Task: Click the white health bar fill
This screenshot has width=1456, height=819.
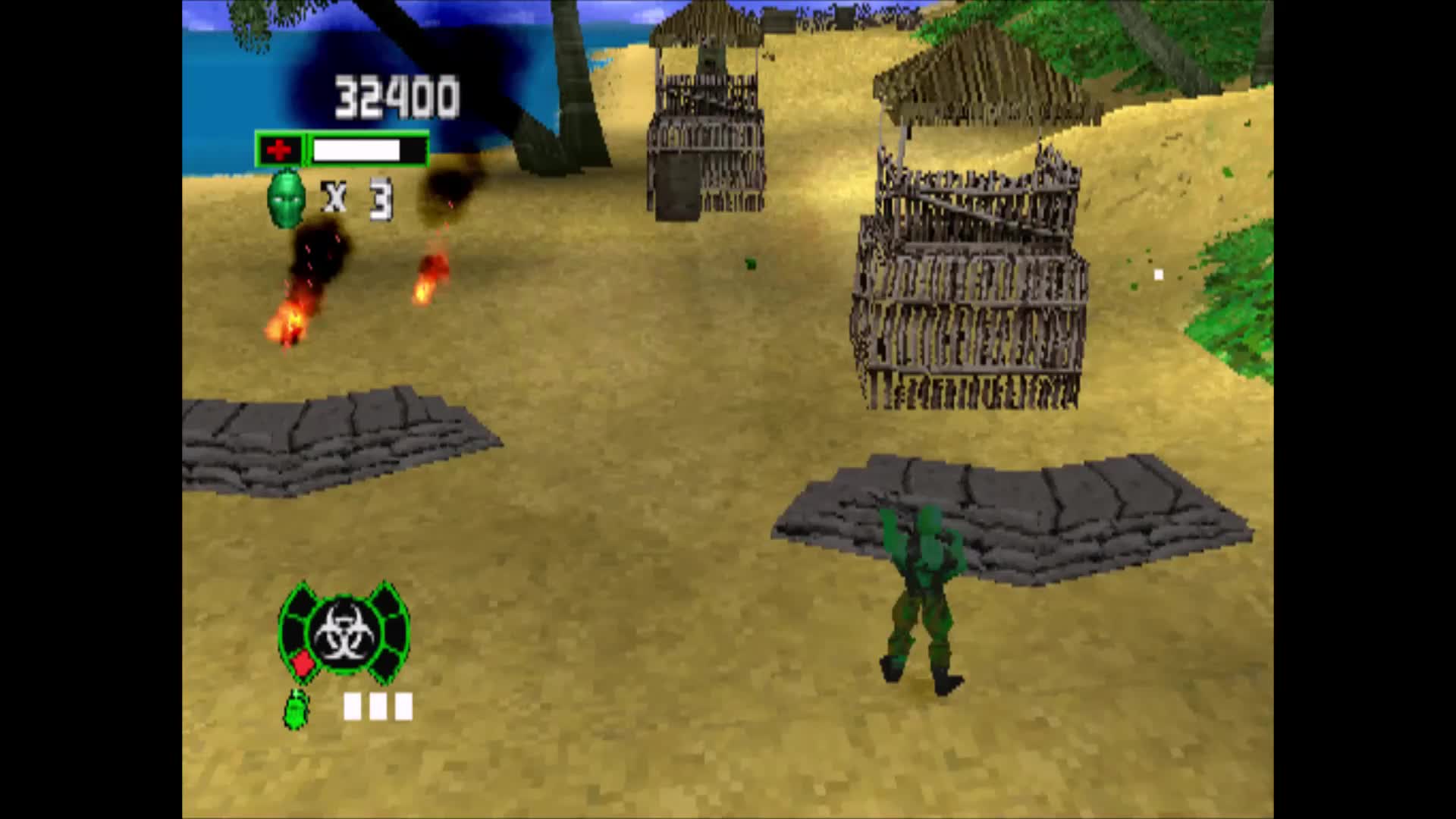Action: click(x=356, y=149)
